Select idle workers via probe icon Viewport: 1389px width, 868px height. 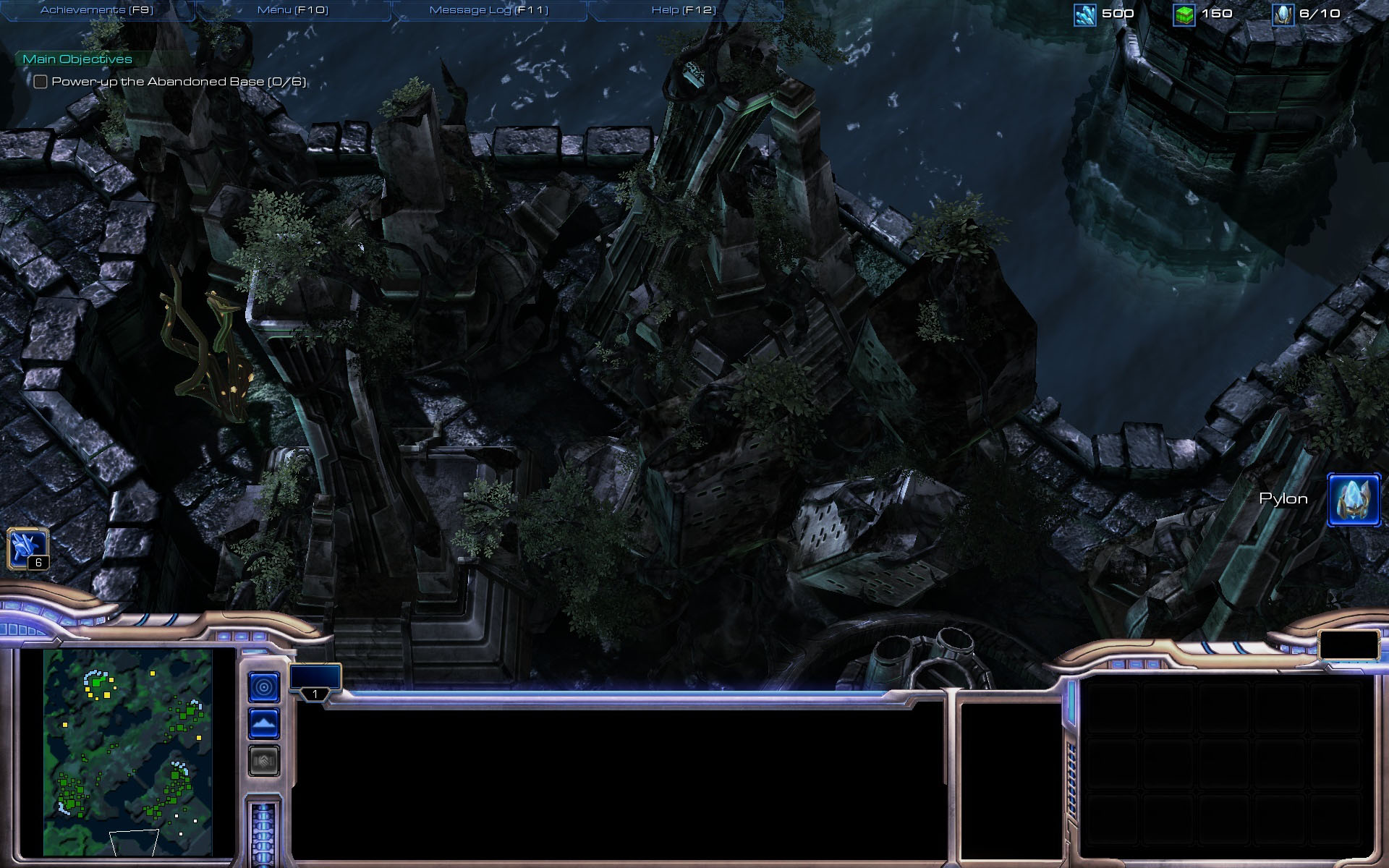pos(27,548)
